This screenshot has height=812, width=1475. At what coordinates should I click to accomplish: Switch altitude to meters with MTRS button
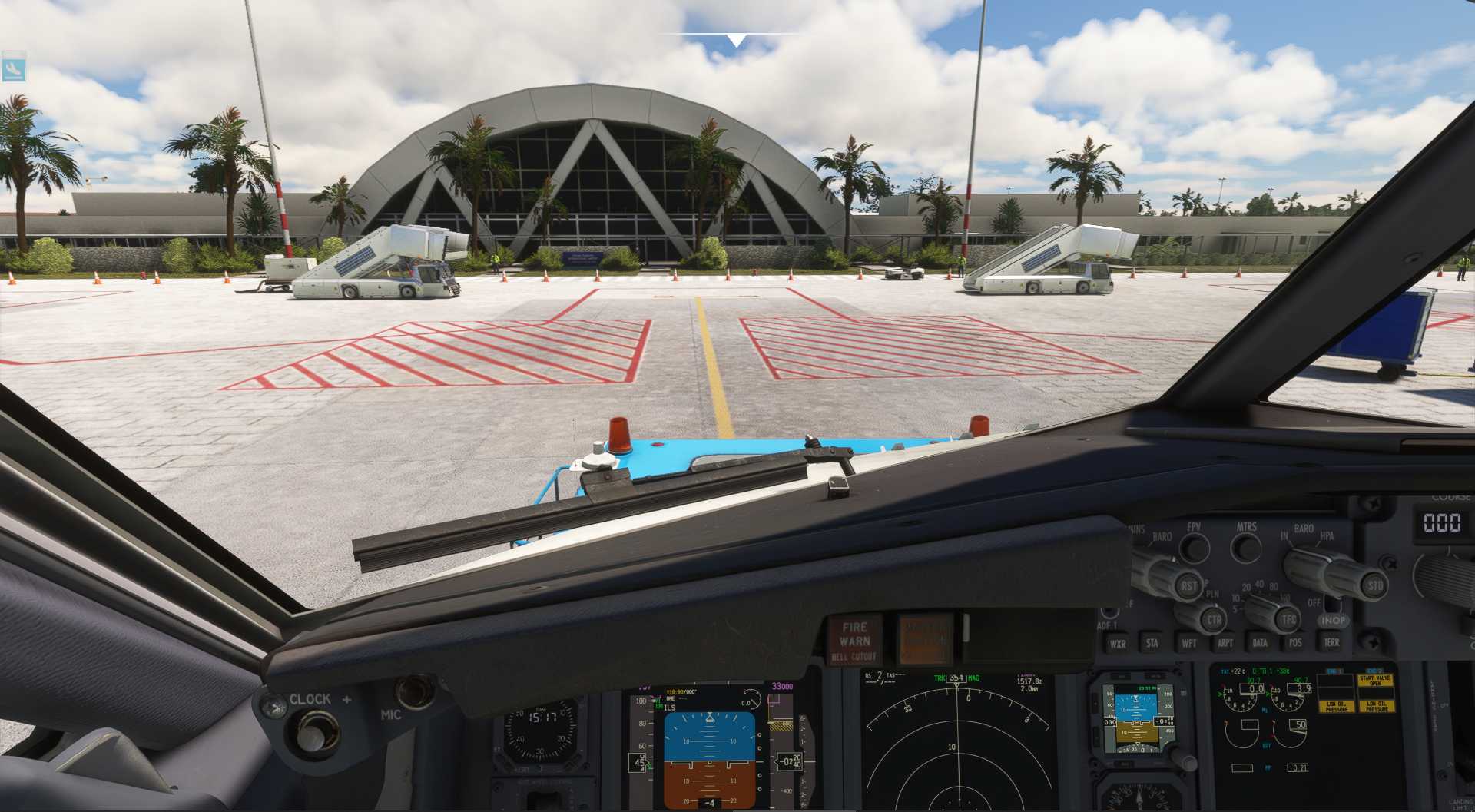point(1246,548)
